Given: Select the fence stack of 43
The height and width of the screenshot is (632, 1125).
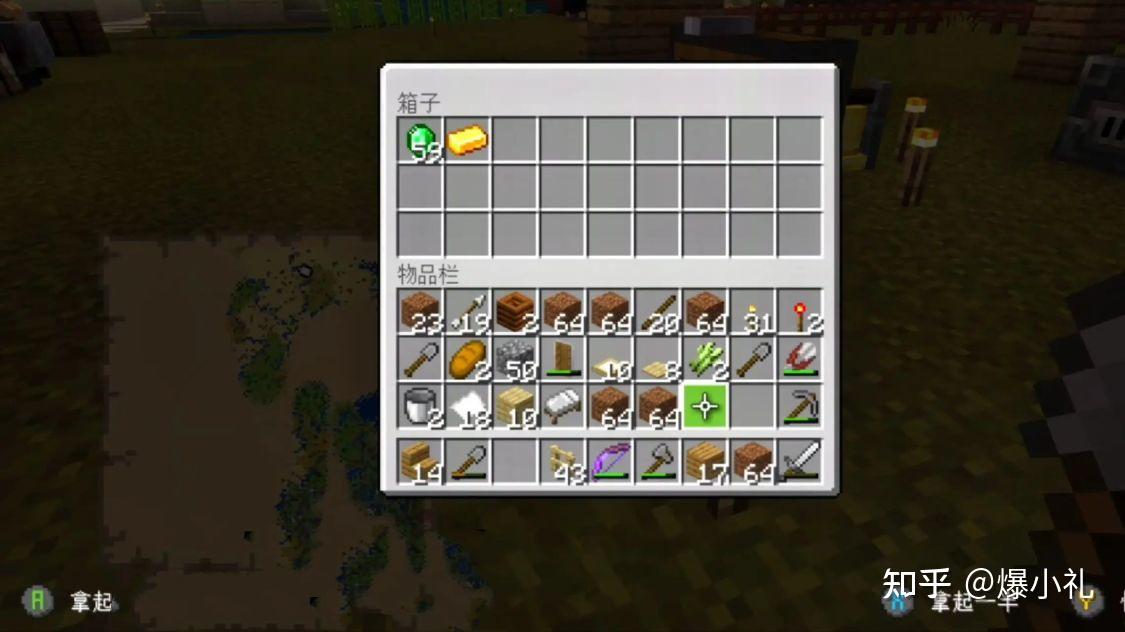Looking at the screenshot, I should [x=563, y=463].
